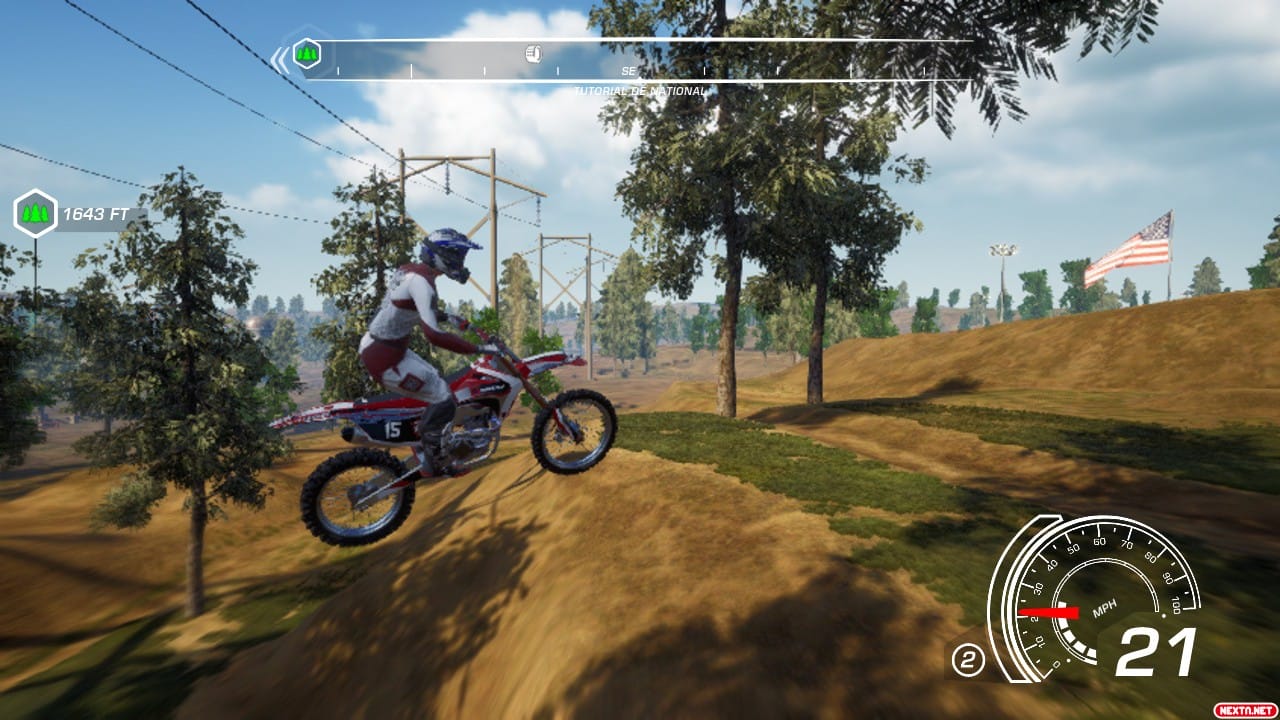The width and height of the screenshot is (1280, 720).
Task: Click the hexagon trees icon beside 1643 FT
Action: click(35, 213)
